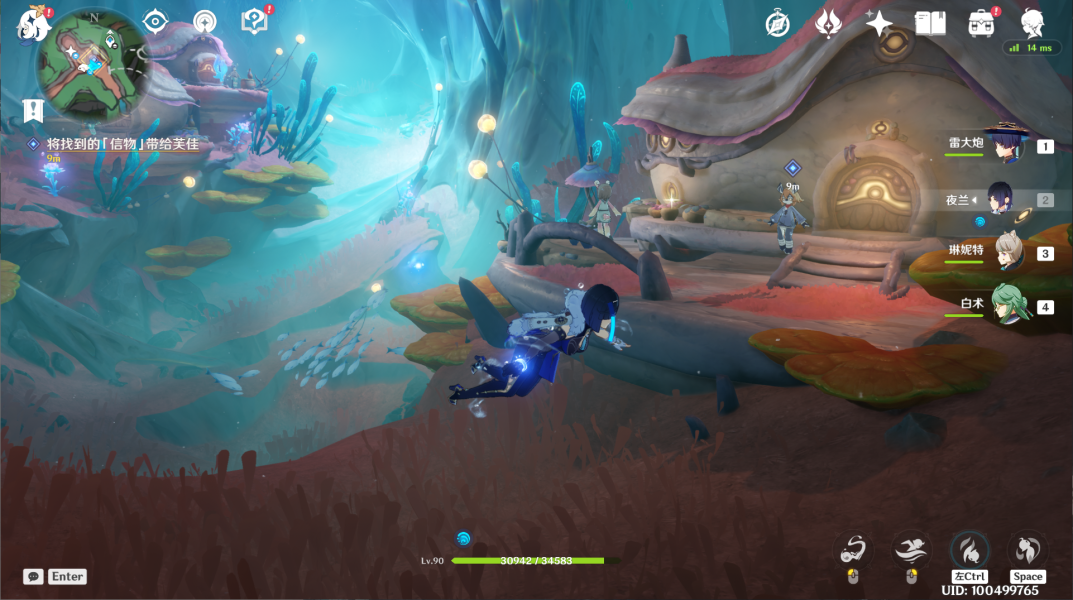Activate the eye-shaped elemental sight icon
1073x600 pixels.
pos(155,21)
